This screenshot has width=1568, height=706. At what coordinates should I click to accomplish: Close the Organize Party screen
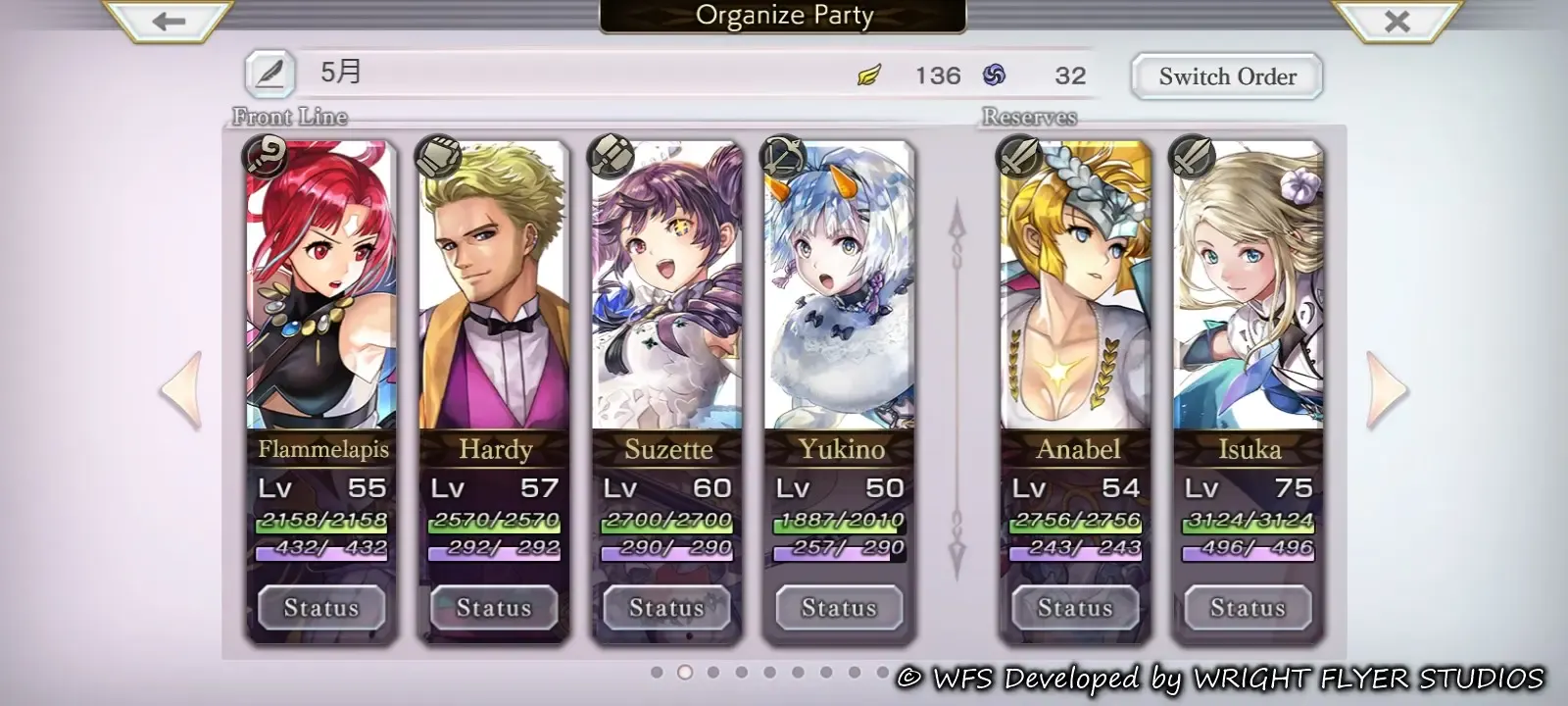pos(1396,21)
